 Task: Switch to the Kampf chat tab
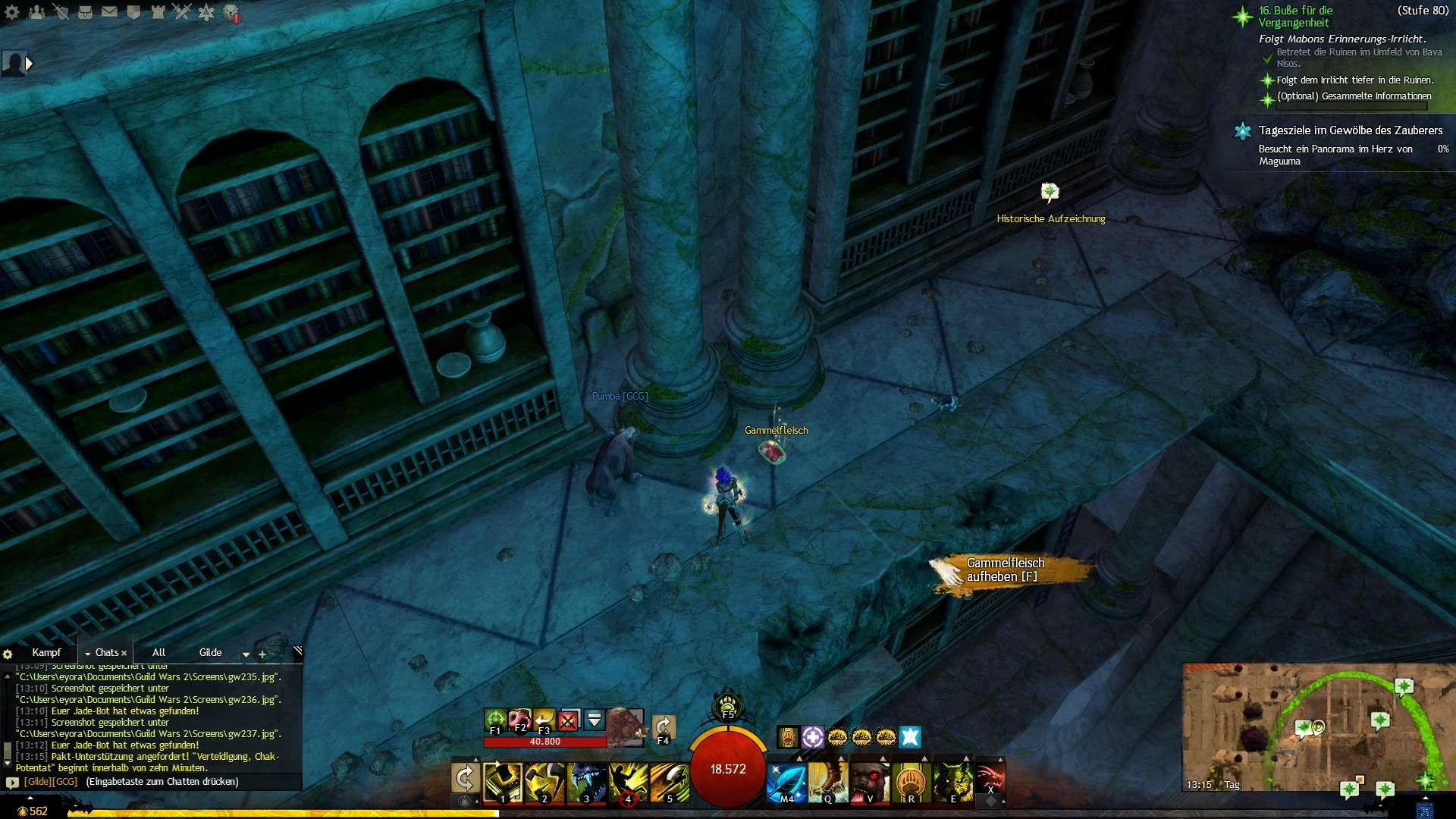click(46, 652)
